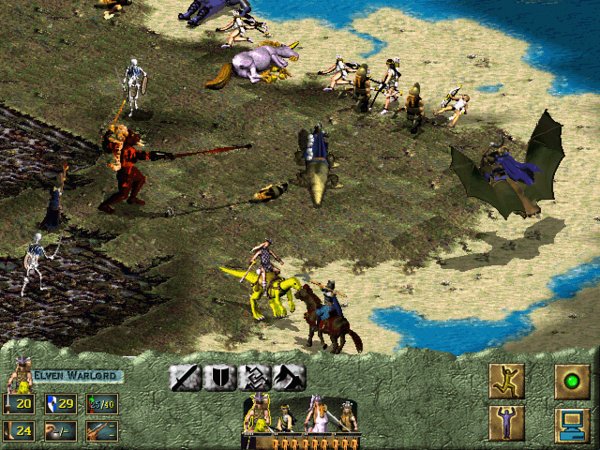This screenshot has height=450, width=600.
Task: Open the computer options button
Action: [573, 423]
